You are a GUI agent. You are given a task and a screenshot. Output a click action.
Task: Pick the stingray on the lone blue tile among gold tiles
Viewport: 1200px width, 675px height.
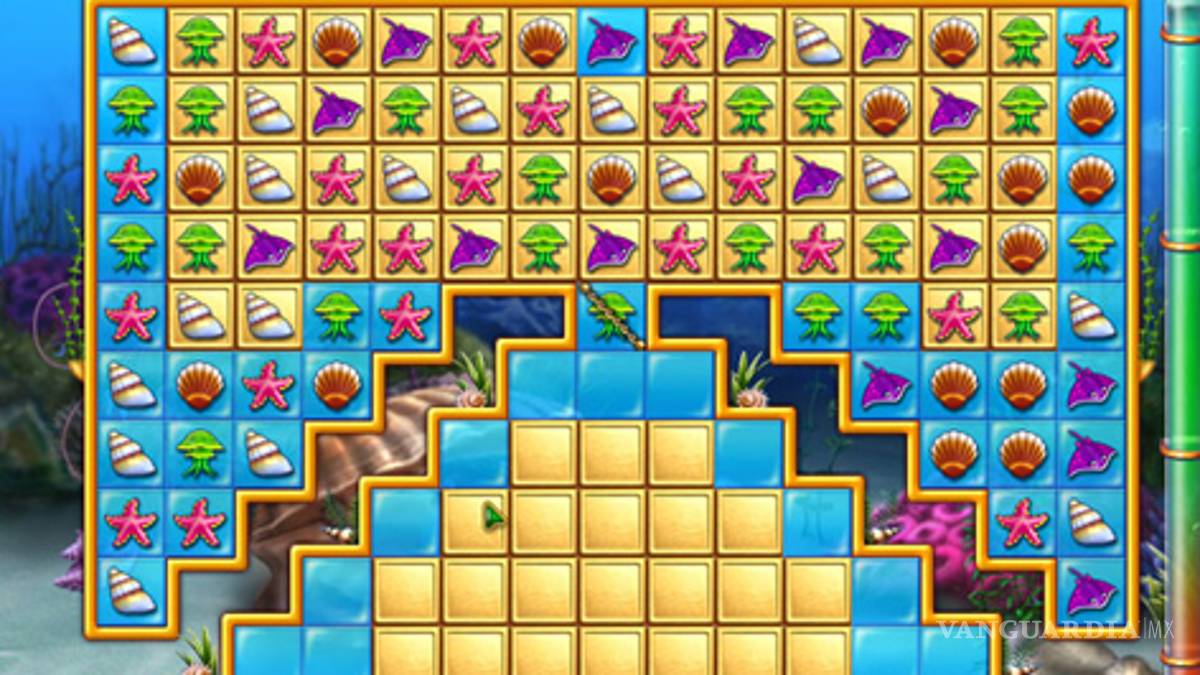click(610, 42)
